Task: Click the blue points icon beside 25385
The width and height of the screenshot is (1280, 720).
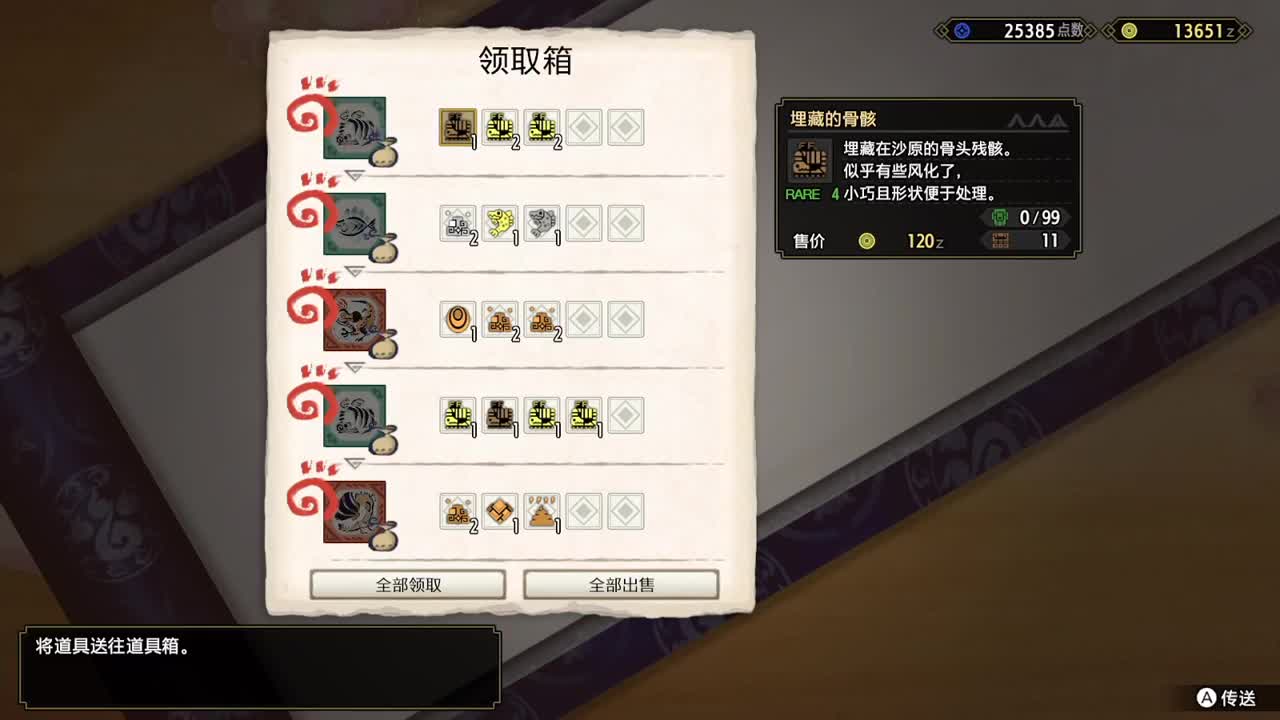Action: coord(961,30)
